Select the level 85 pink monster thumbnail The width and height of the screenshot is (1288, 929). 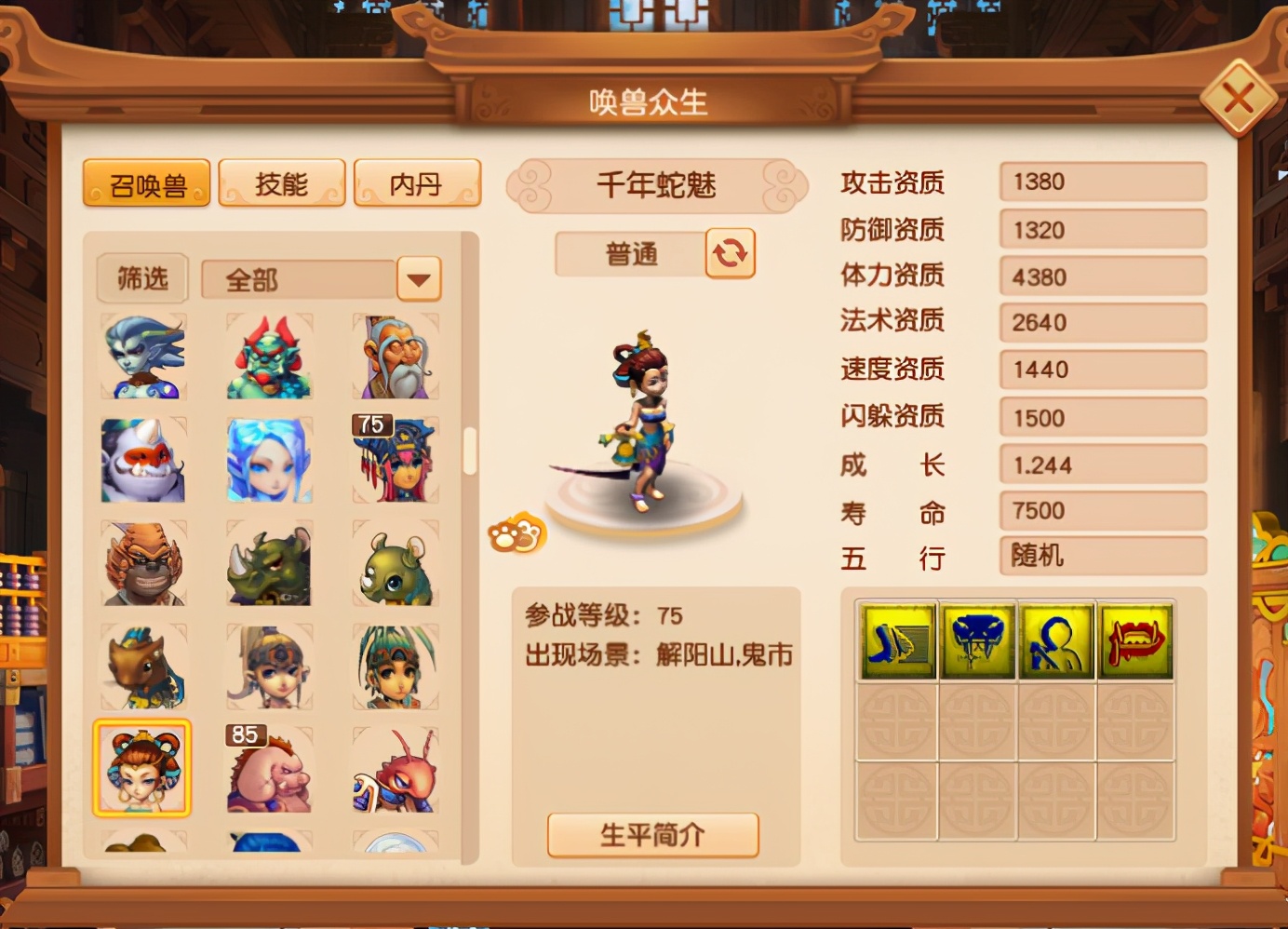point(269,771)
